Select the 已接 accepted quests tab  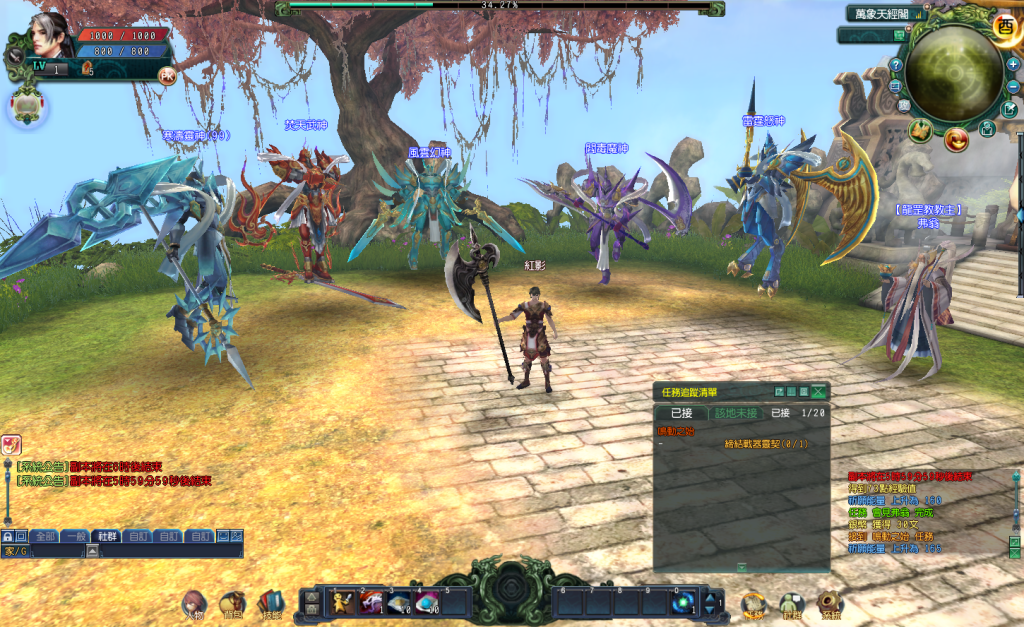click(681, 412)
